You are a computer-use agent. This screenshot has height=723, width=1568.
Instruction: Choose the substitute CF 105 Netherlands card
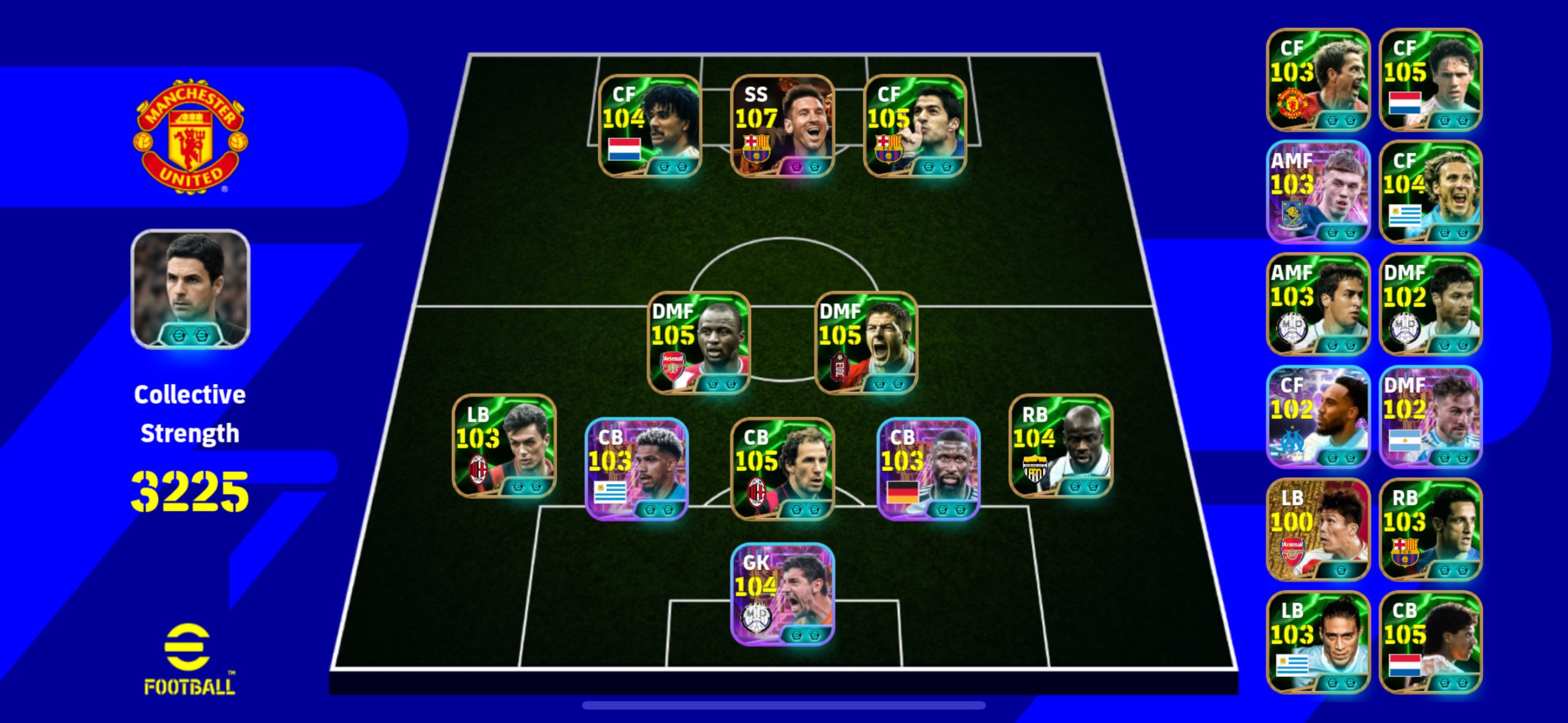pyautogui.click(x=1430, y=80)
